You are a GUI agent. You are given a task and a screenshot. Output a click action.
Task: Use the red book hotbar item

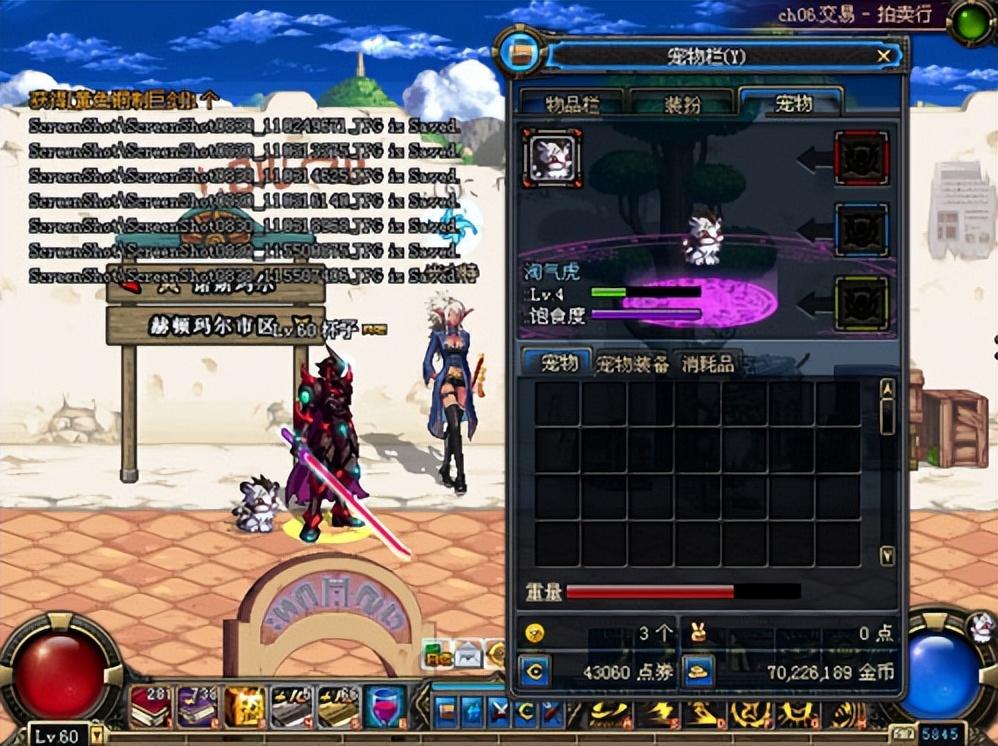pos(149,706)
